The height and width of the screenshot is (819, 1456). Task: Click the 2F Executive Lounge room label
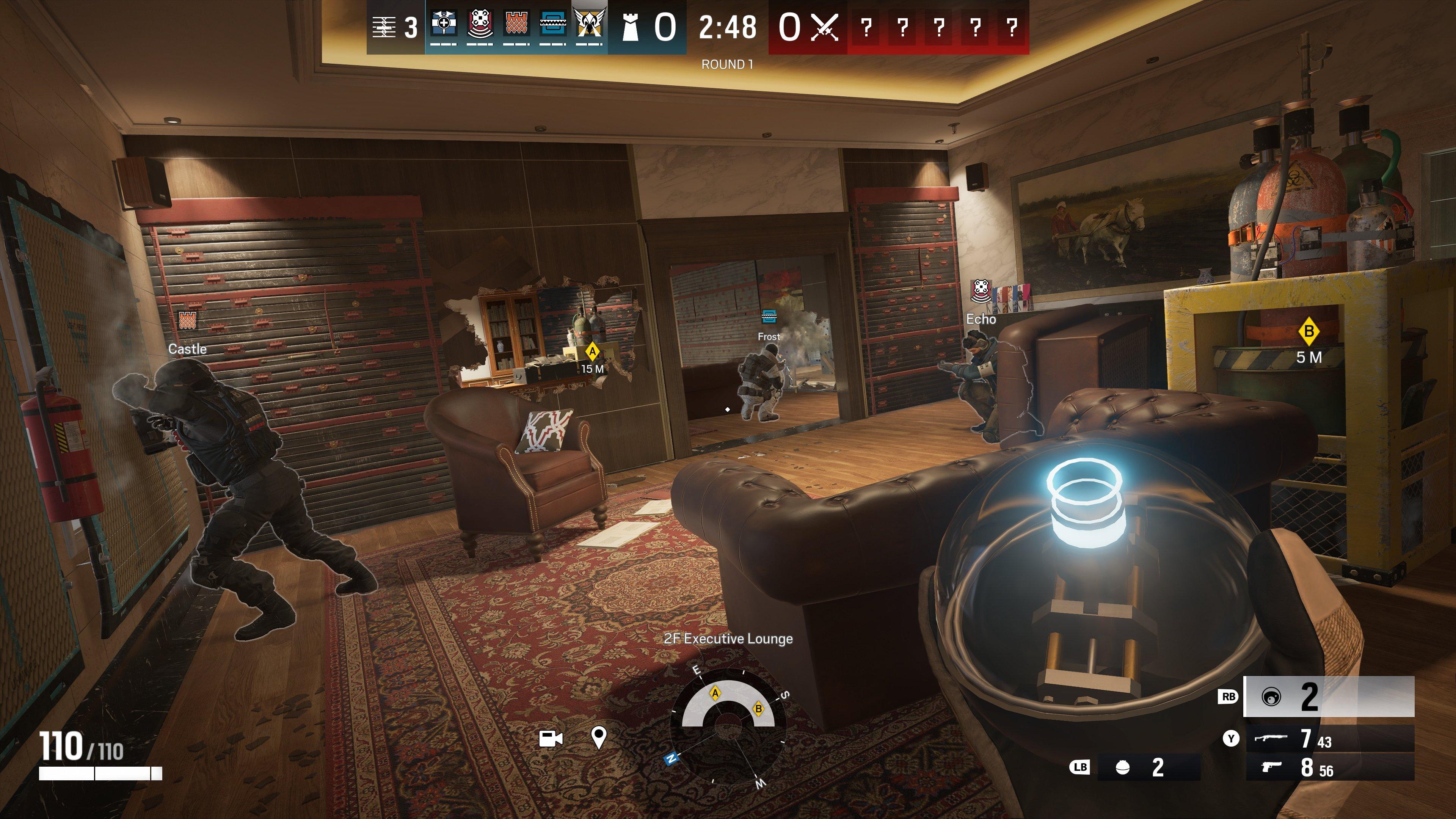point(728,639)
